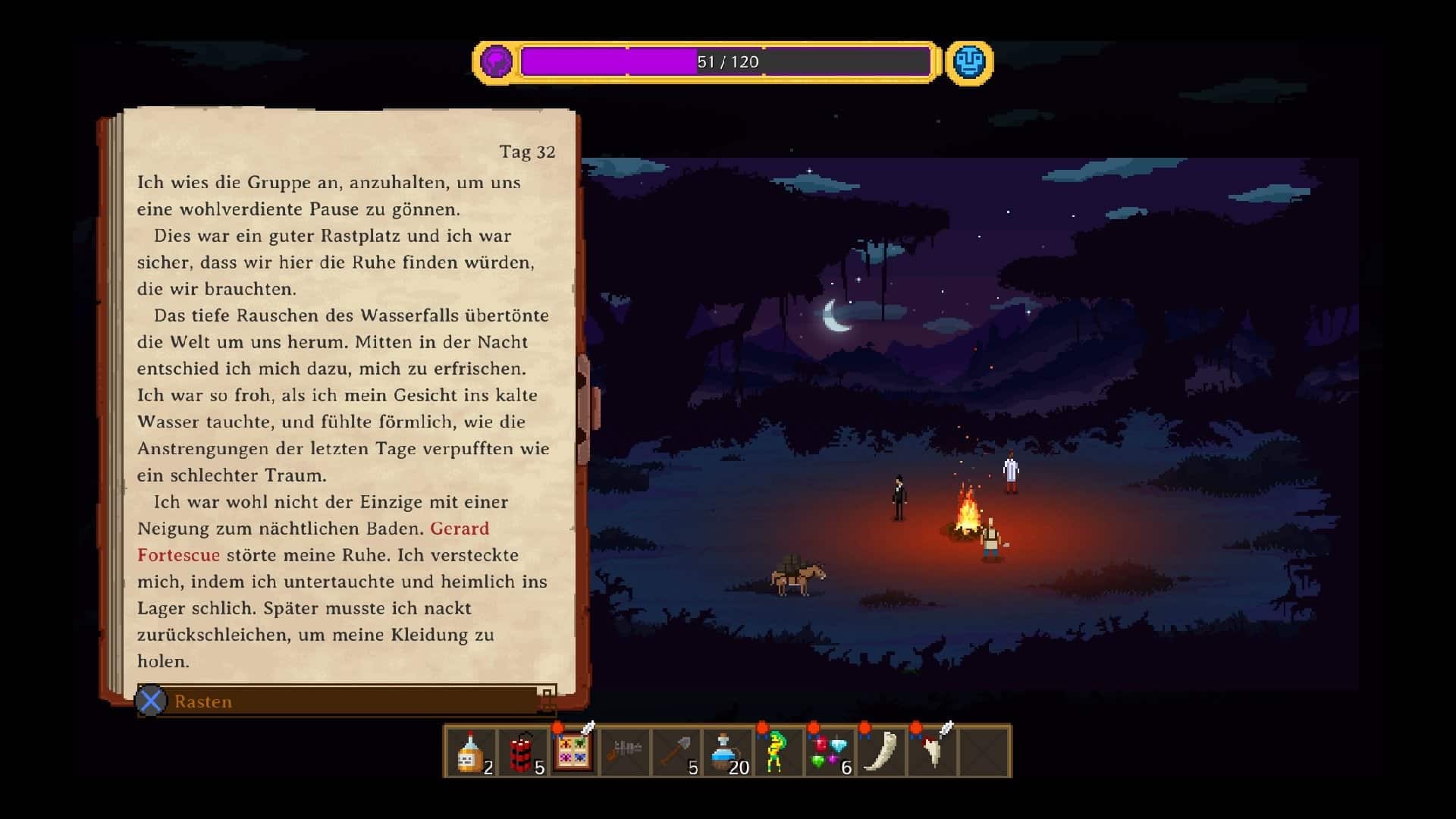Screen dimensions: 1456x819
Task: Select the whisky bottle slot
Action: tap(472, 752)
